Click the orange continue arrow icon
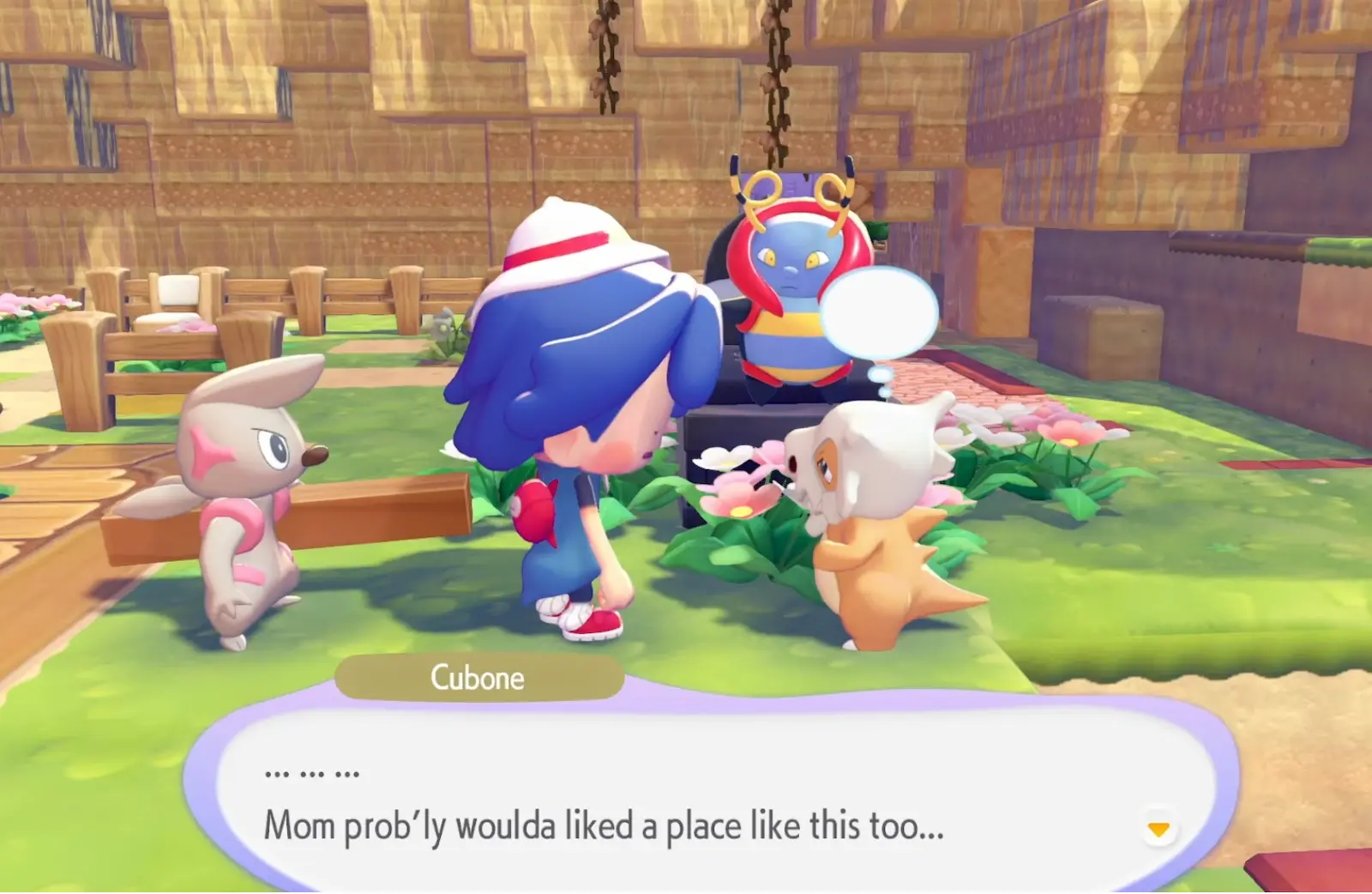This screenshot has height=894, width=1372. click(1158, 829)
